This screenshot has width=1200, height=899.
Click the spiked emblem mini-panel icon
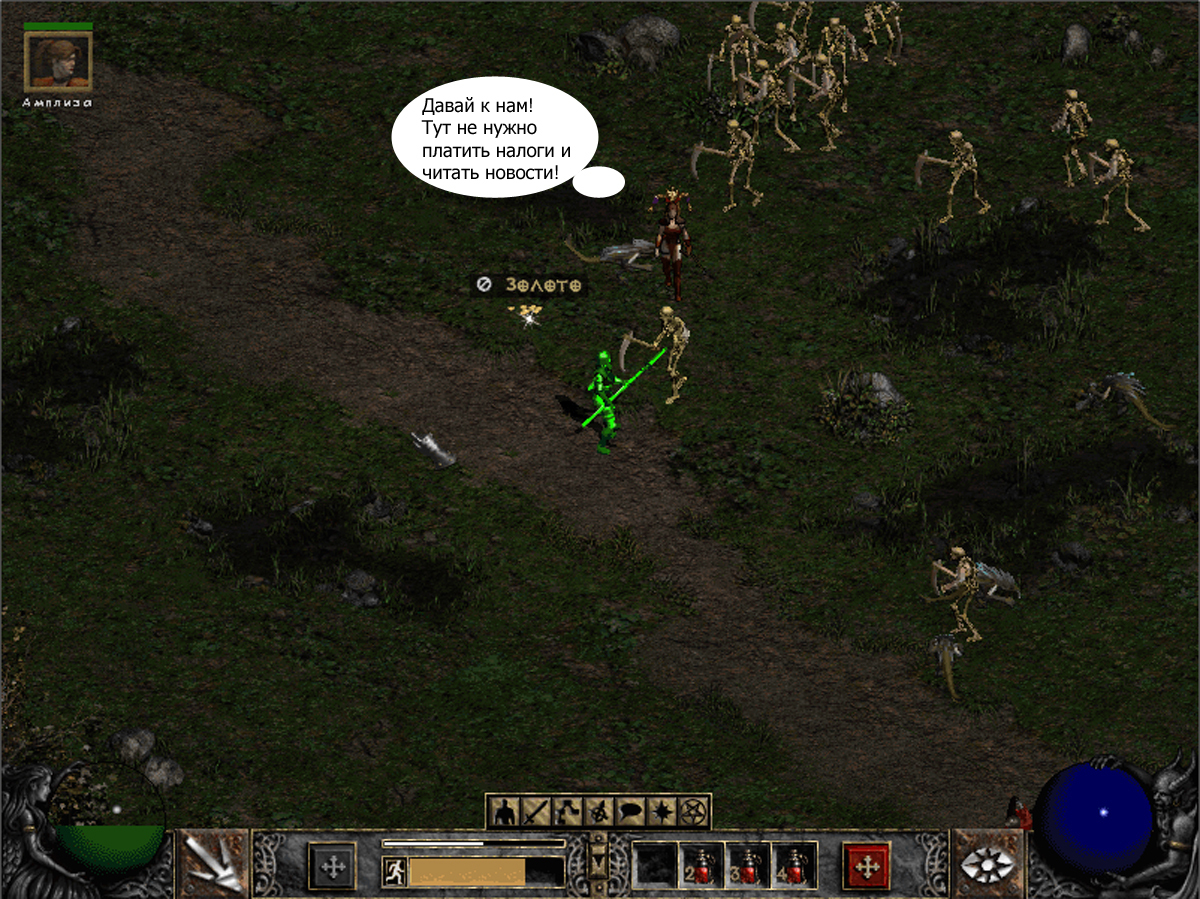pos(598,812)
